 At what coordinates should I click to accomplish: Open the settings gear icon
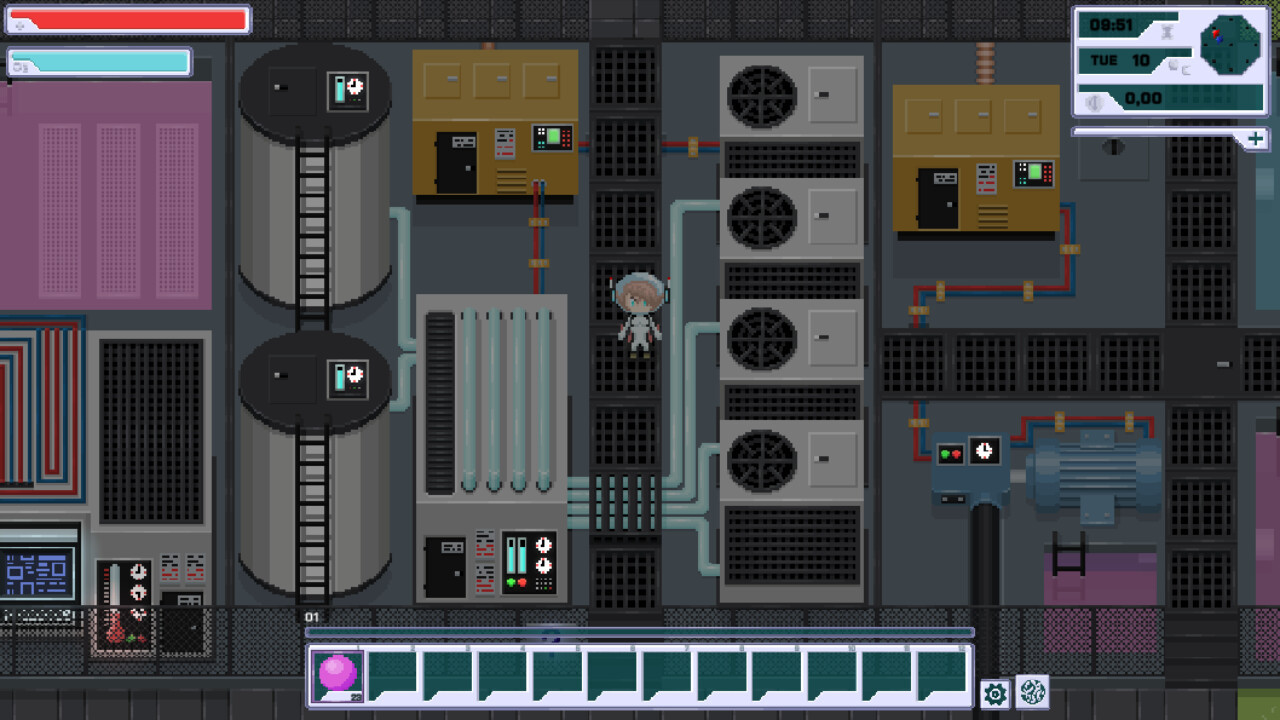click(993, 692)
